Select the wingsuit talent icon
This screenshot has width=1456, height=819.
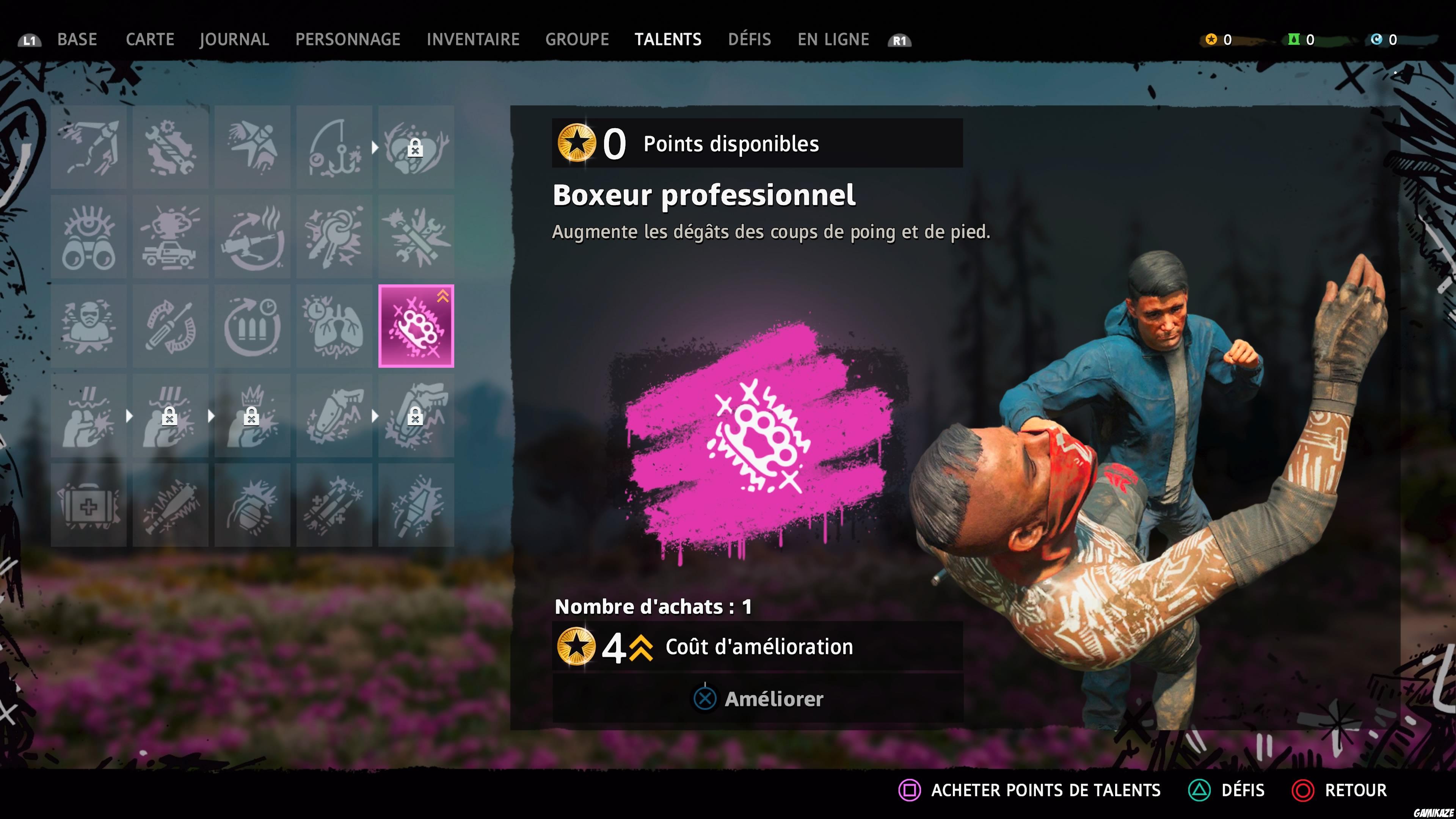point(252,147)
